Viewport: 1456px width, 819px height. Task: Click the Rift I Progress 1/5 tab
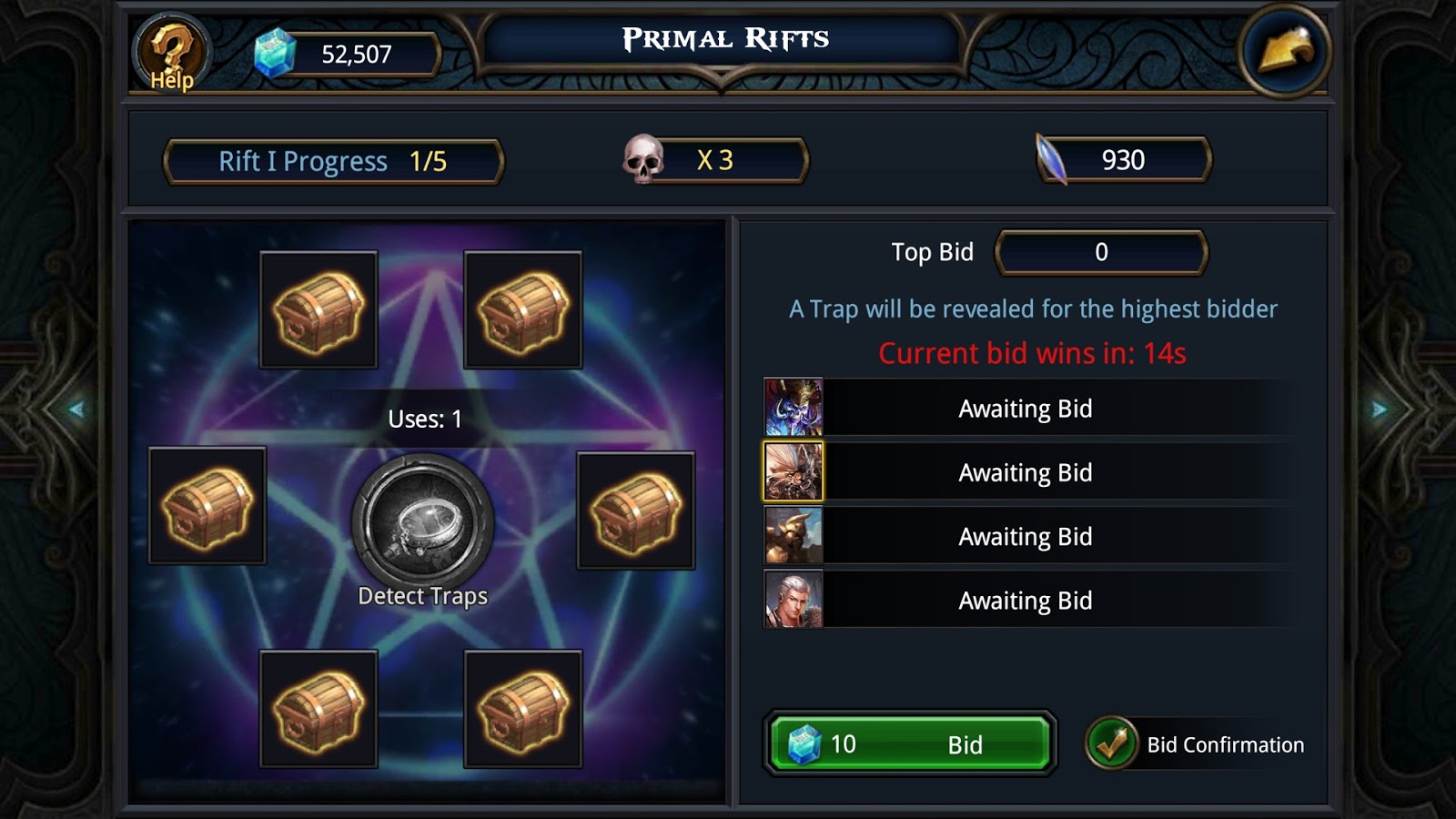(333, 160)
